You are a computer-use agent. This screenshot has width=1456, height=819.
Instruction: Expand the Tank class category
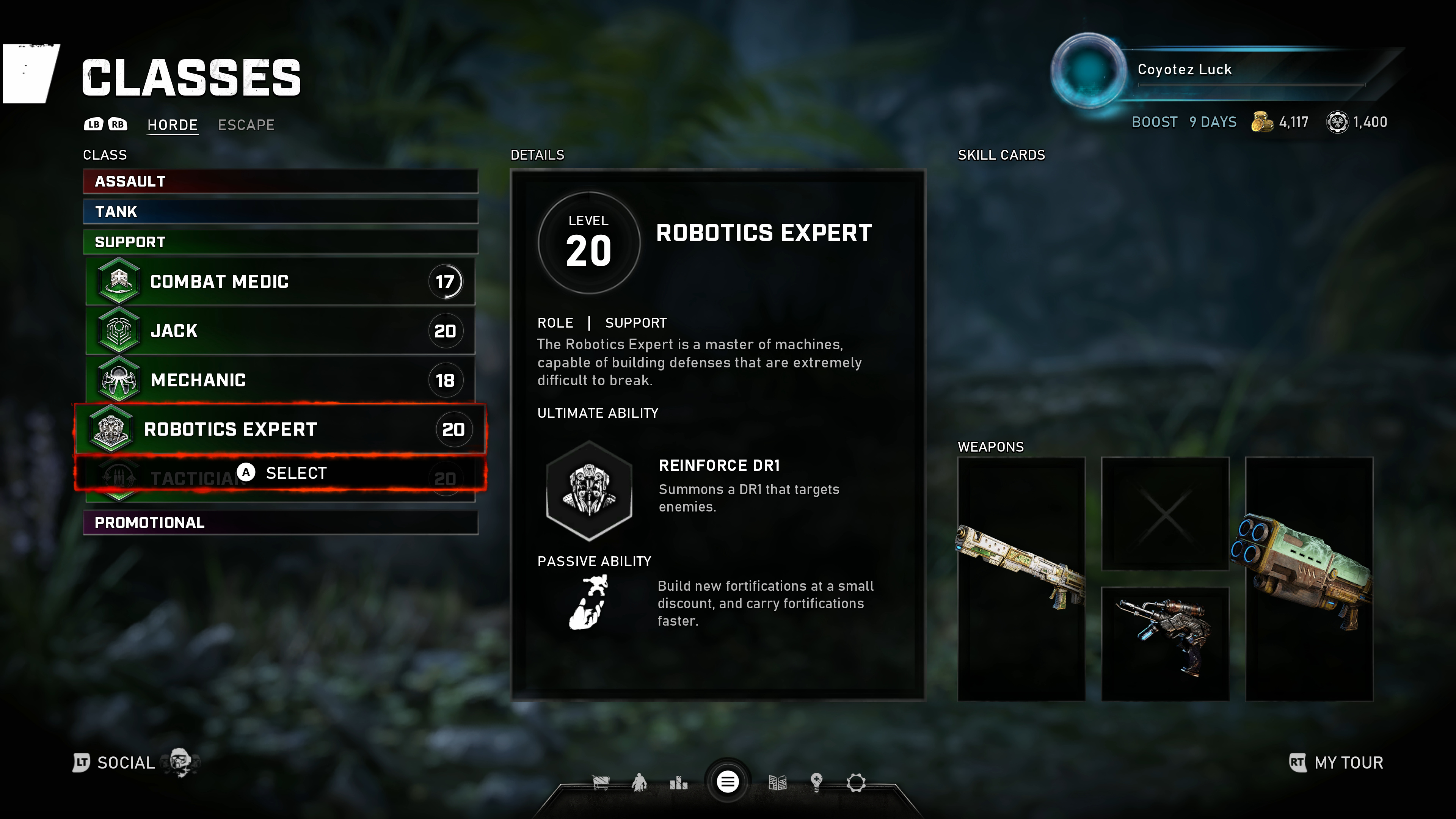click(280, 212)
